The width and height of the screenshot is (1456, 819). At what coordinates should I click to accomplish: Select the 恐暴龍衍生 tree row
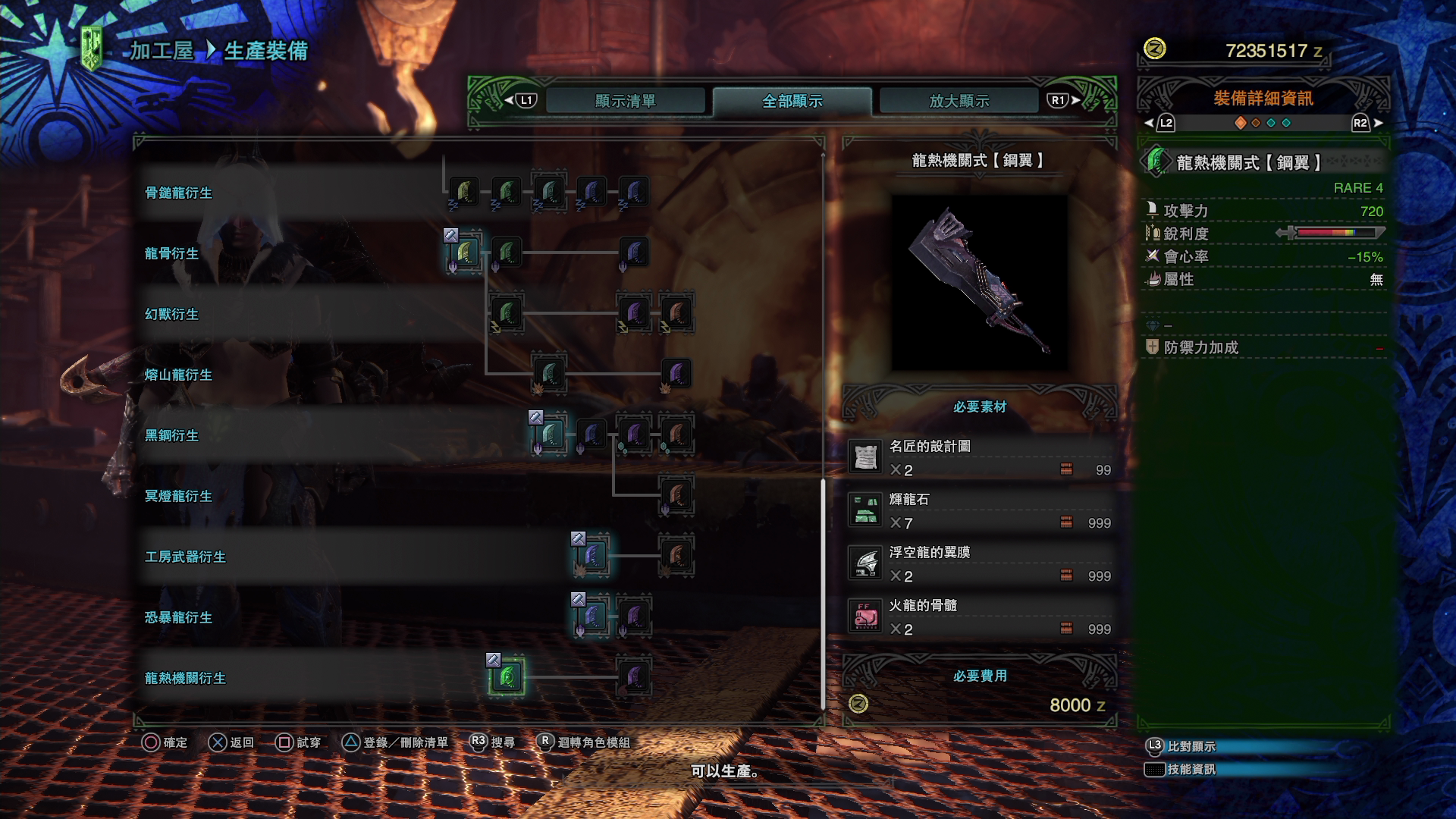178,618
